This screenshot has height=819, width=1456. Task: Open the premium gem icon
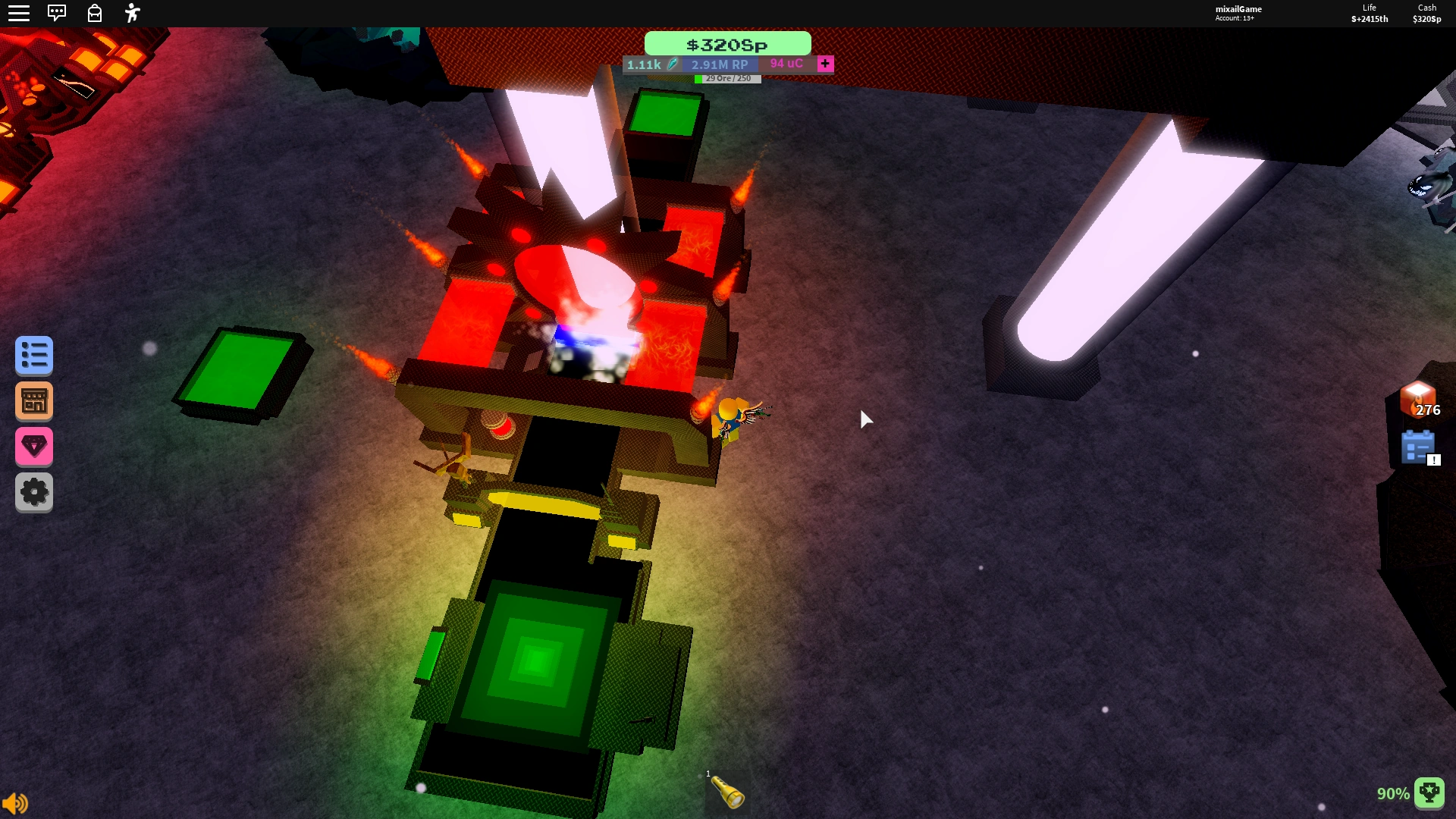click(x=33, y=447)
